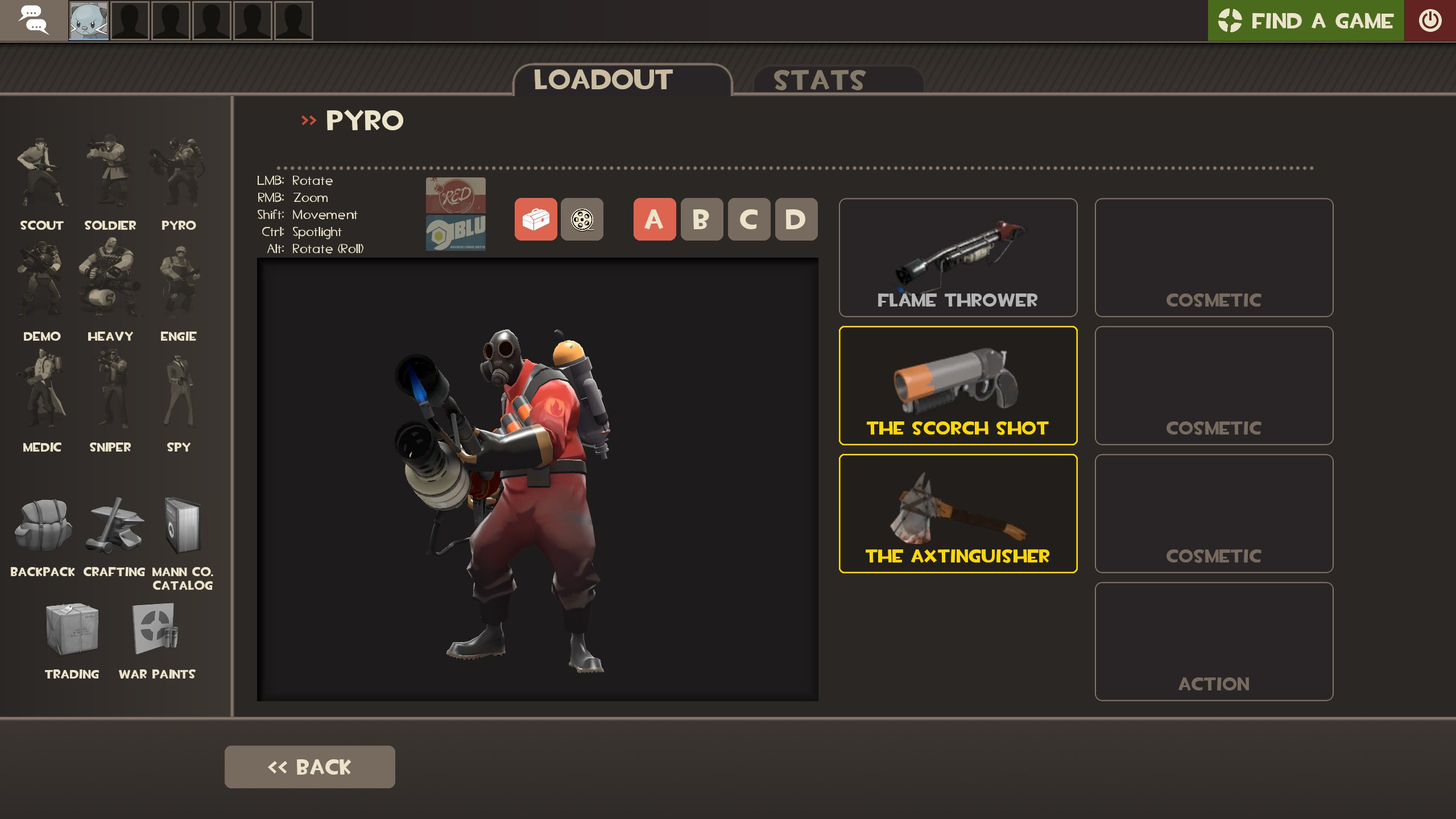The width and height of the screenshot is (1456, 819).
Task: Switch character preview to BLU team colors
Action: (x=455, y=233)
